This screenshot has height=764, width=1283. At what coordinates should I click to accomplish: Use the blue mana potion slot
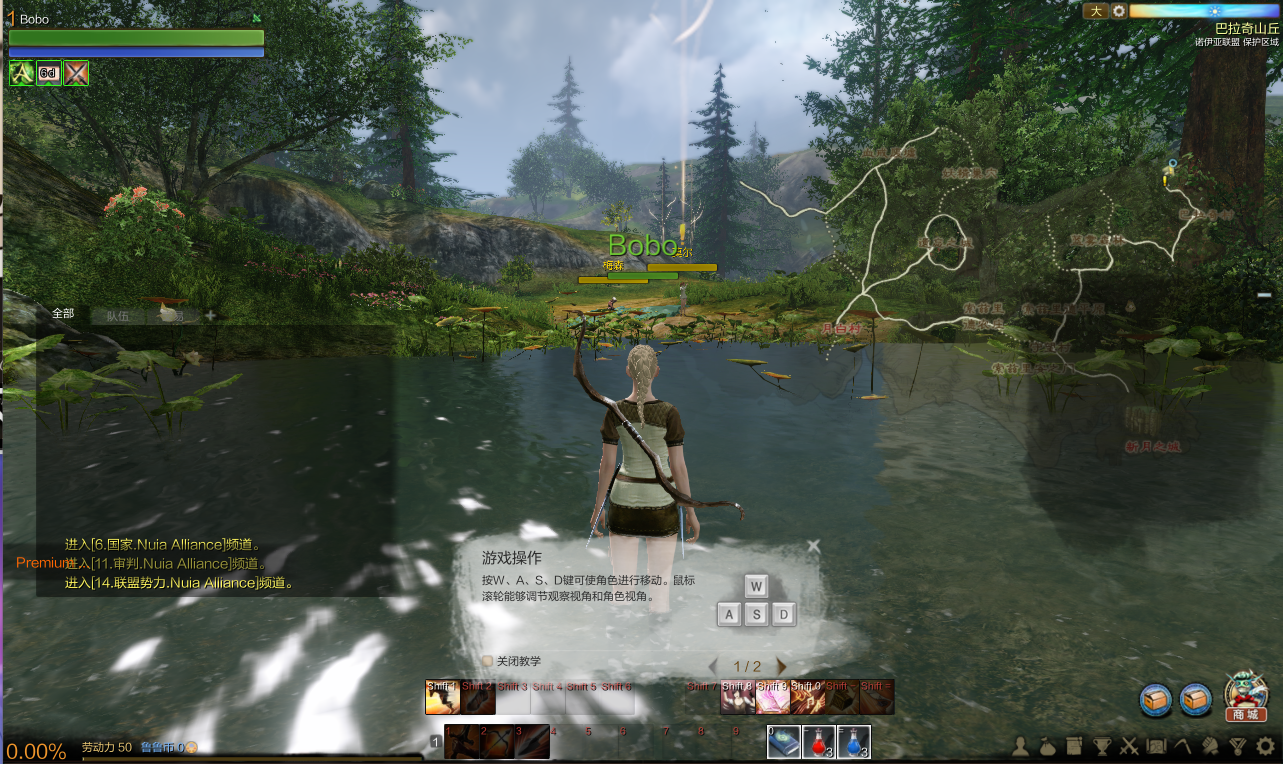[x=853, y=742]
